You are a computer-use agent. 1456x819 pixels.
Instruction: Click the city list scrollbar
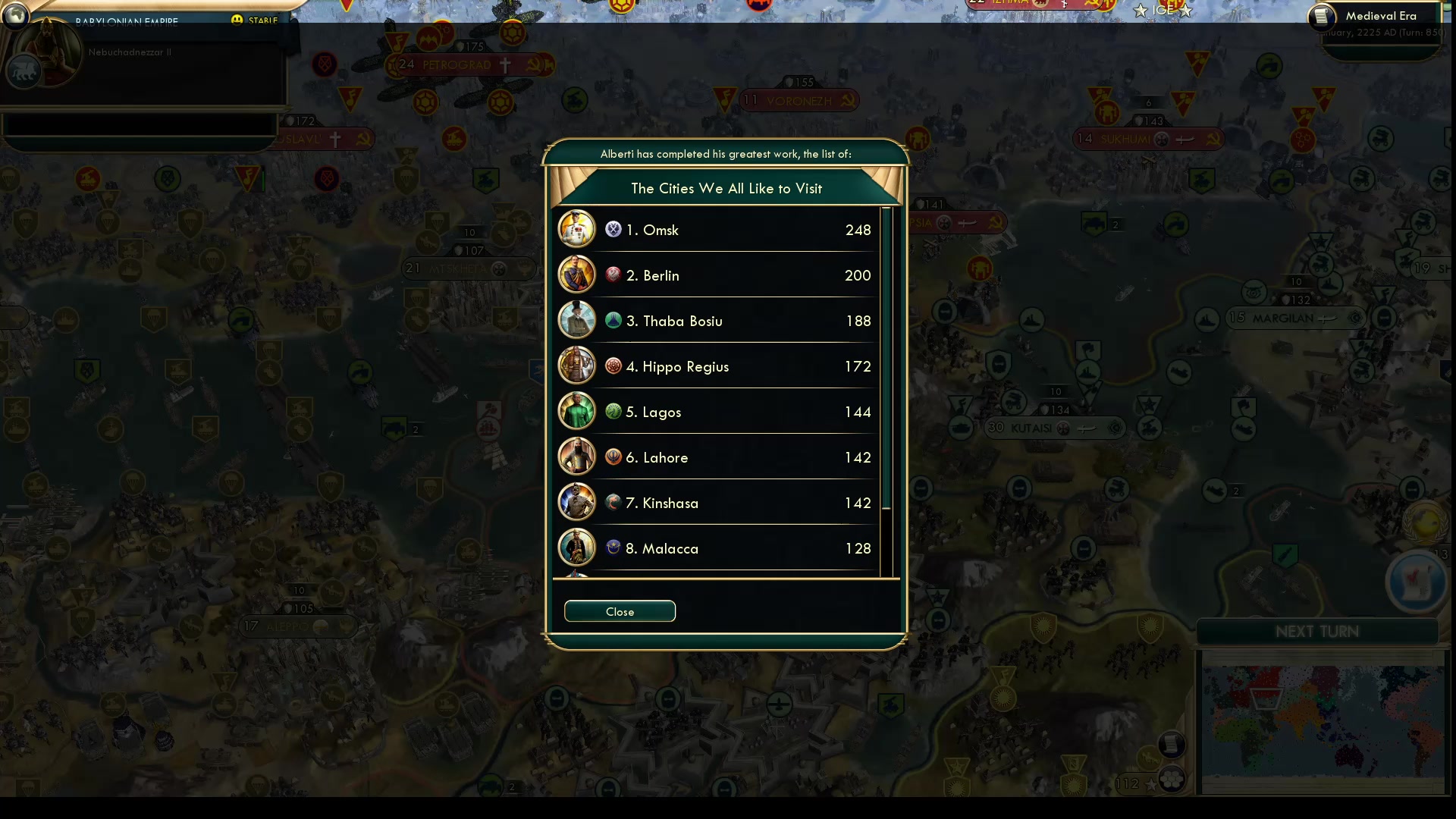tap(886, 358)
